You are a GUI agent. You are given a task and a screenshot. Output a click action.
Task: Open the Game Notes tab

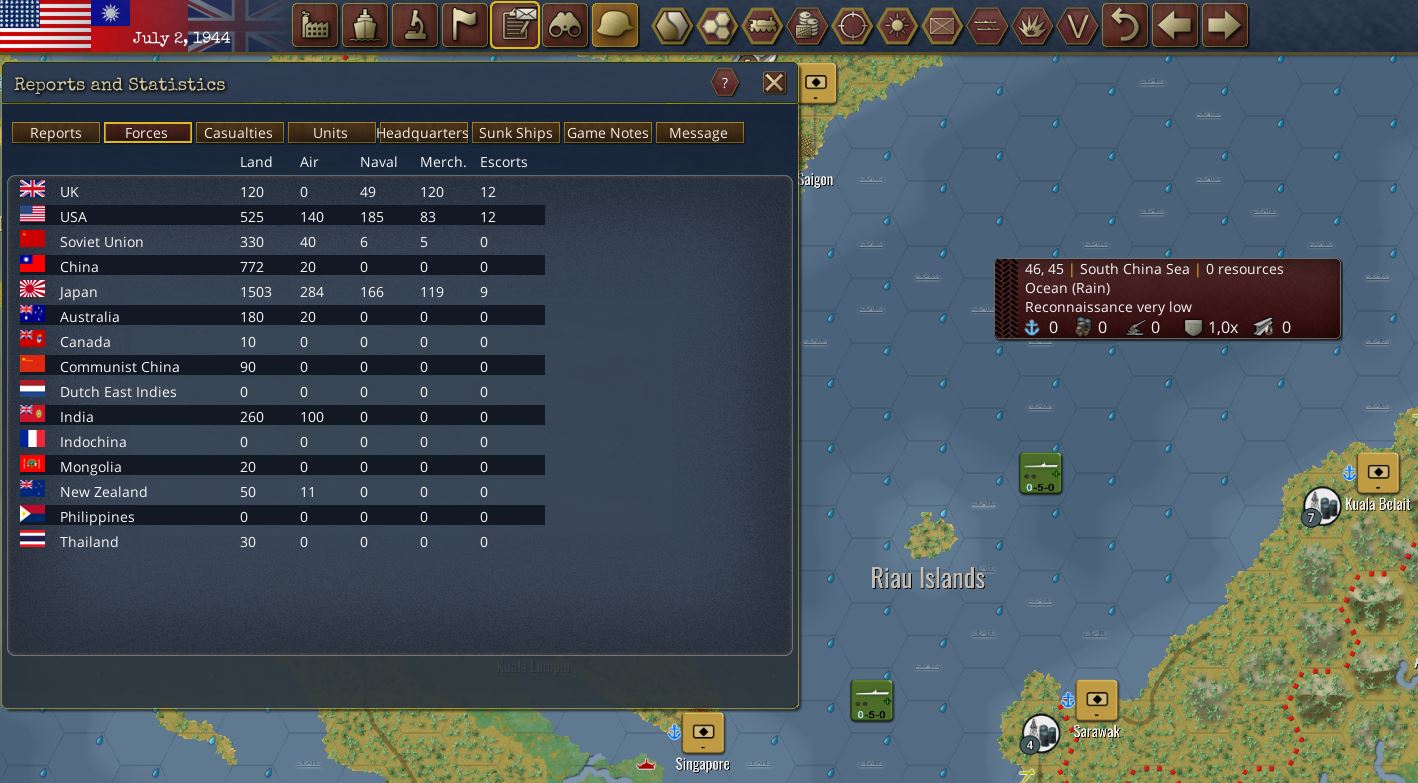coord(607,133)
